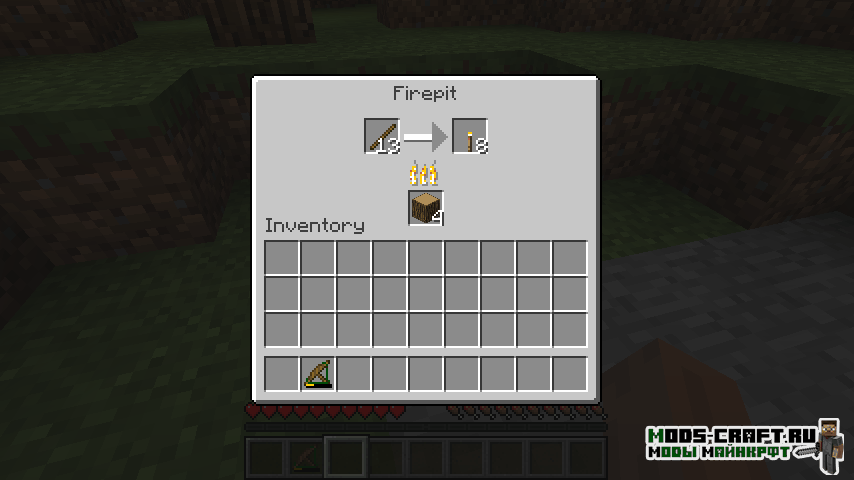Take the torches from the output slot
Image resolution: width=854 pixels, height=480 pixels.
[470, 136]
